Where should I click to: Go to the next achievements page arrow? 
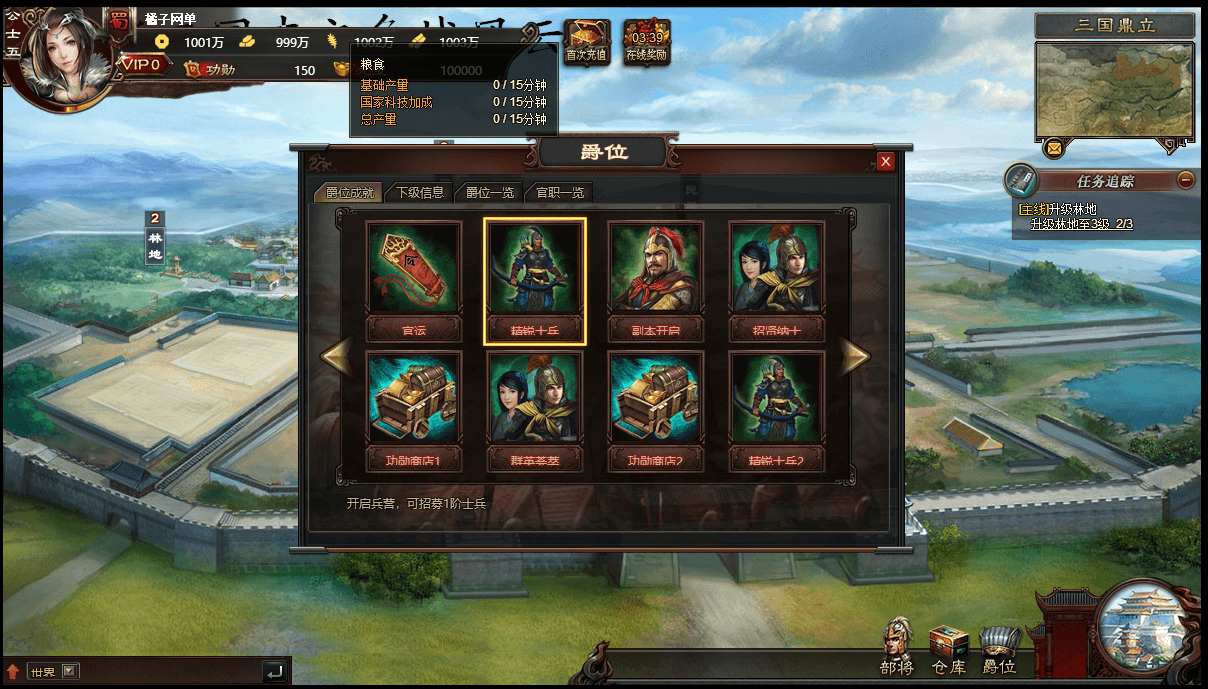click(x=853, y=357)
